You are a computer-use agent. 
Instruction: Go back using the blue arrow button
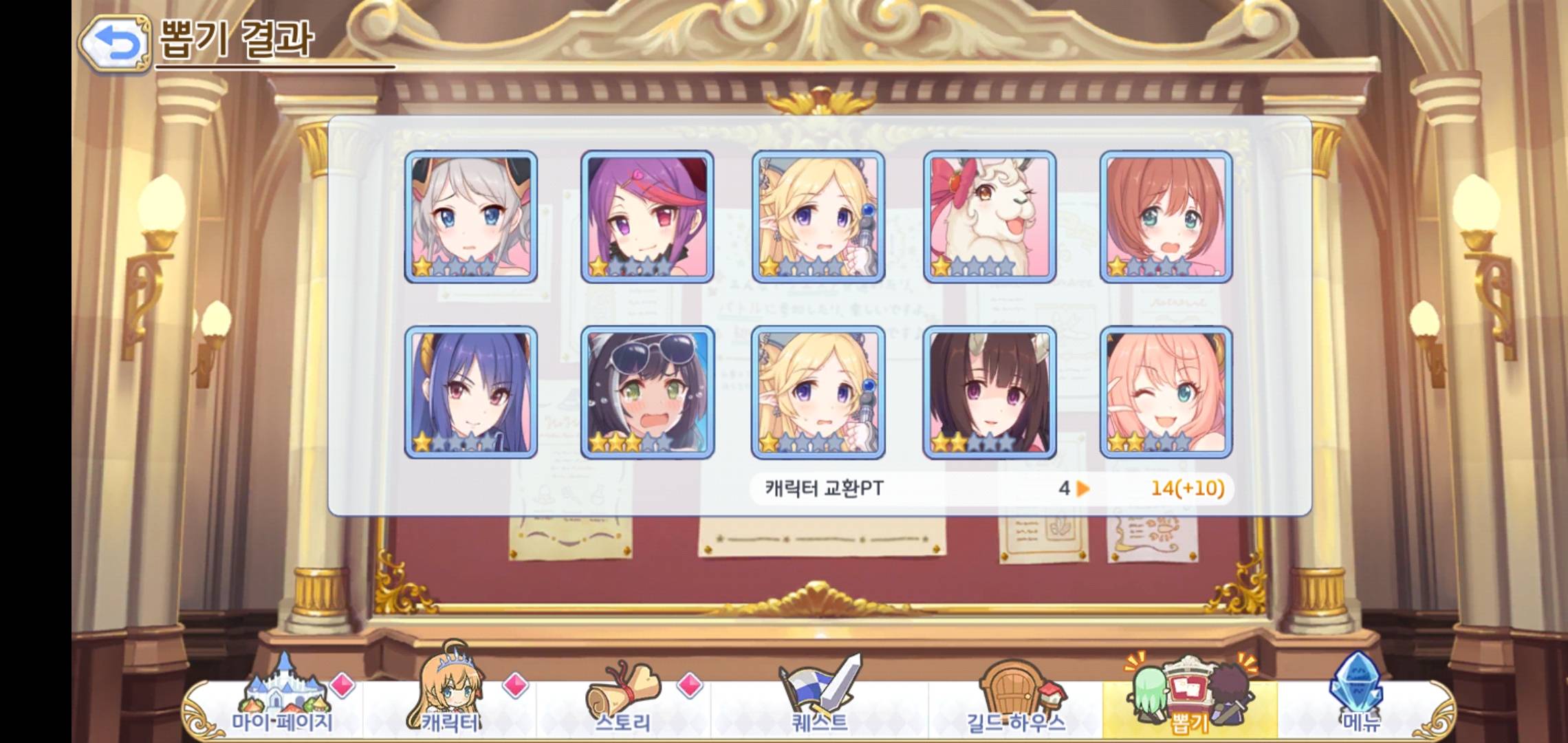click(x=115, y=44)
